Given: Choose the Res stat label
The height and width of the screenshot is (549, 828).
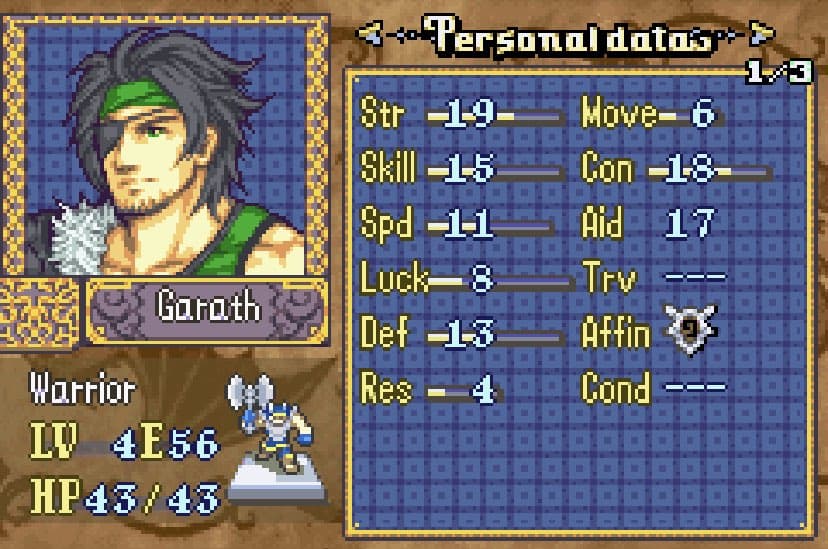Looking at the screenshot, I should (385, 387).
